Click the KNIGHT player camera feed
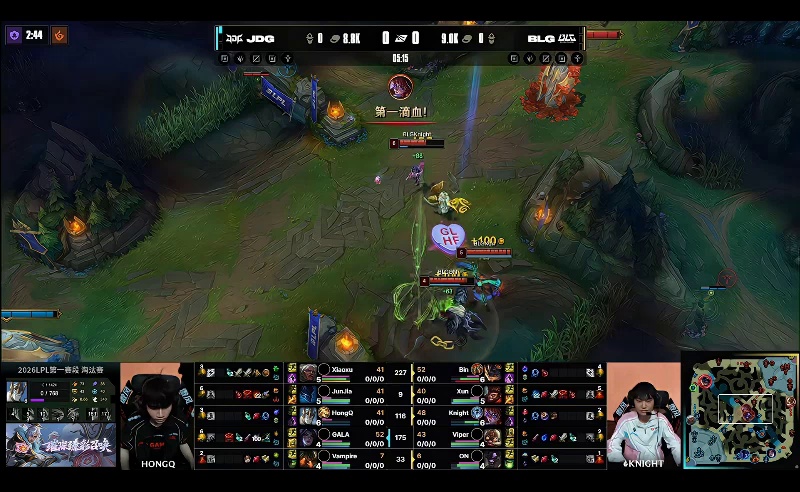Image resolution: width=800 pixels, height=492 pixels. pos(643,415)
